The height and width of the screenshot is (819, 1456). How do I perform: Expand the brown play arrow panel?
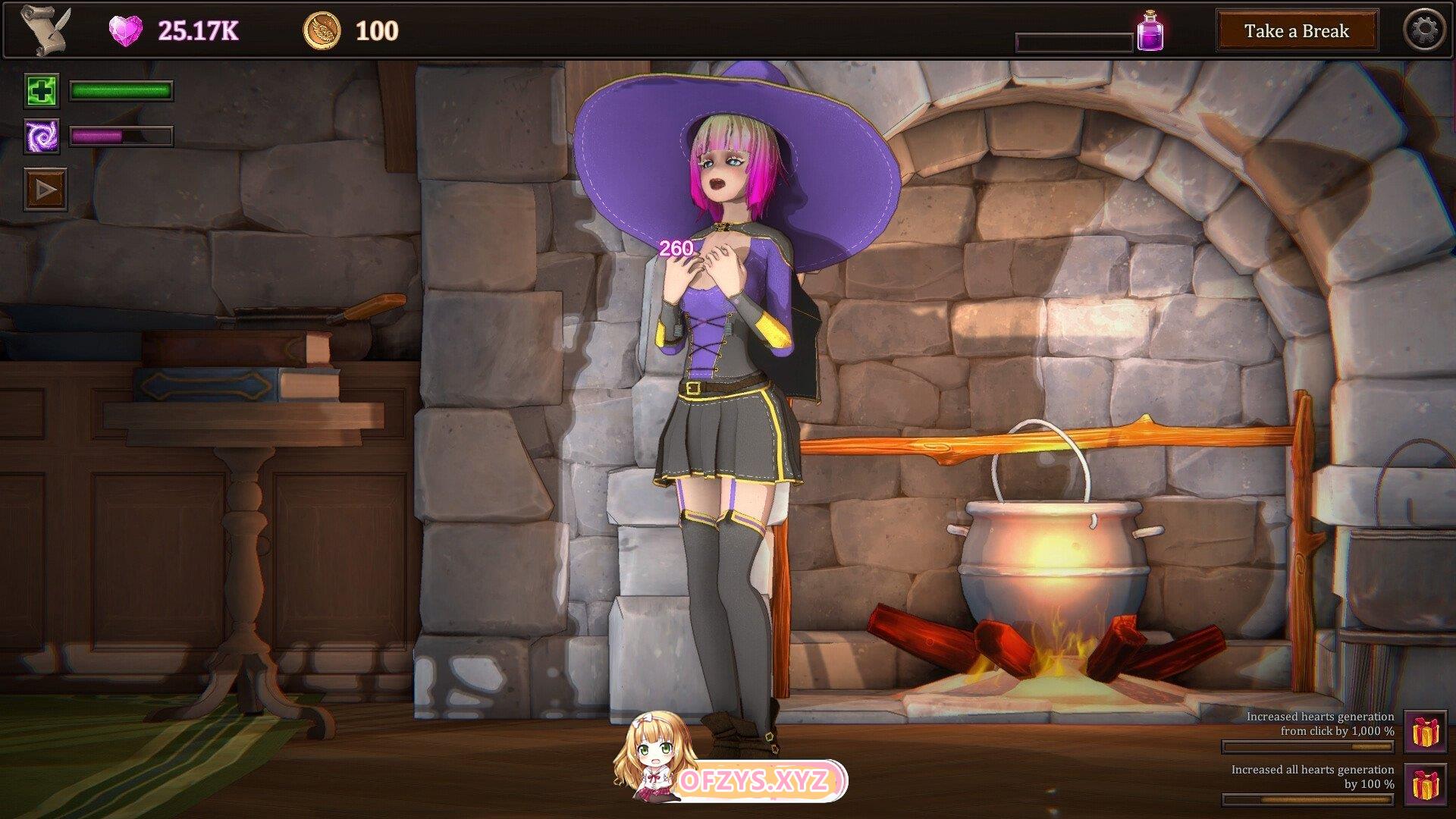pyautogui.click(x=45, y=189)
